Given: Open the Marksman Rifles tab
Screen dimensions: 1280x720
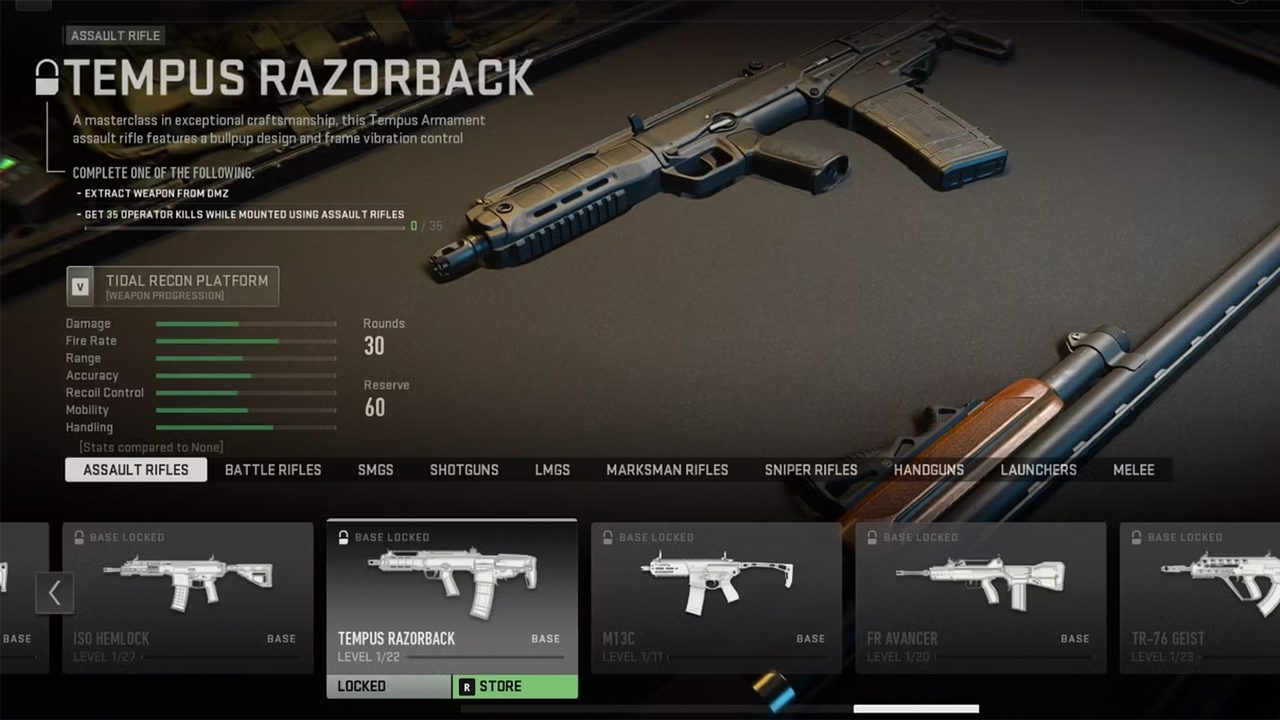Looking at the screenshot, I should 667,470.
